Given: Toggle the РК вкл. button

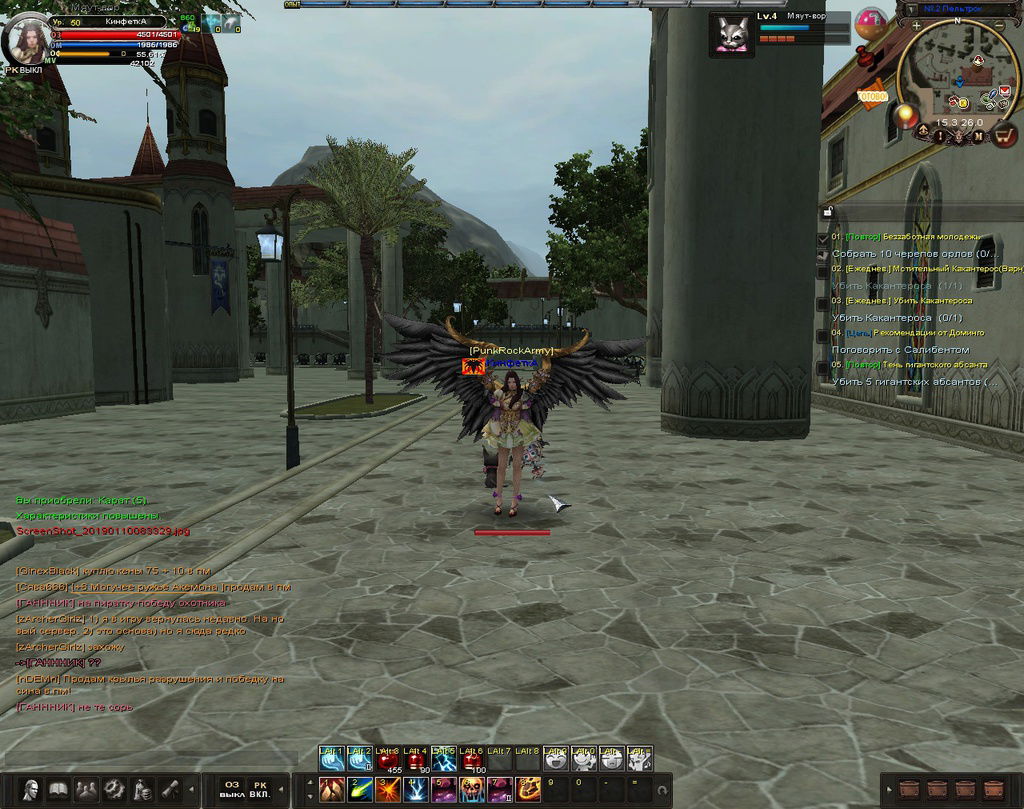Looking at the screenshot, I should coord(260,788).
